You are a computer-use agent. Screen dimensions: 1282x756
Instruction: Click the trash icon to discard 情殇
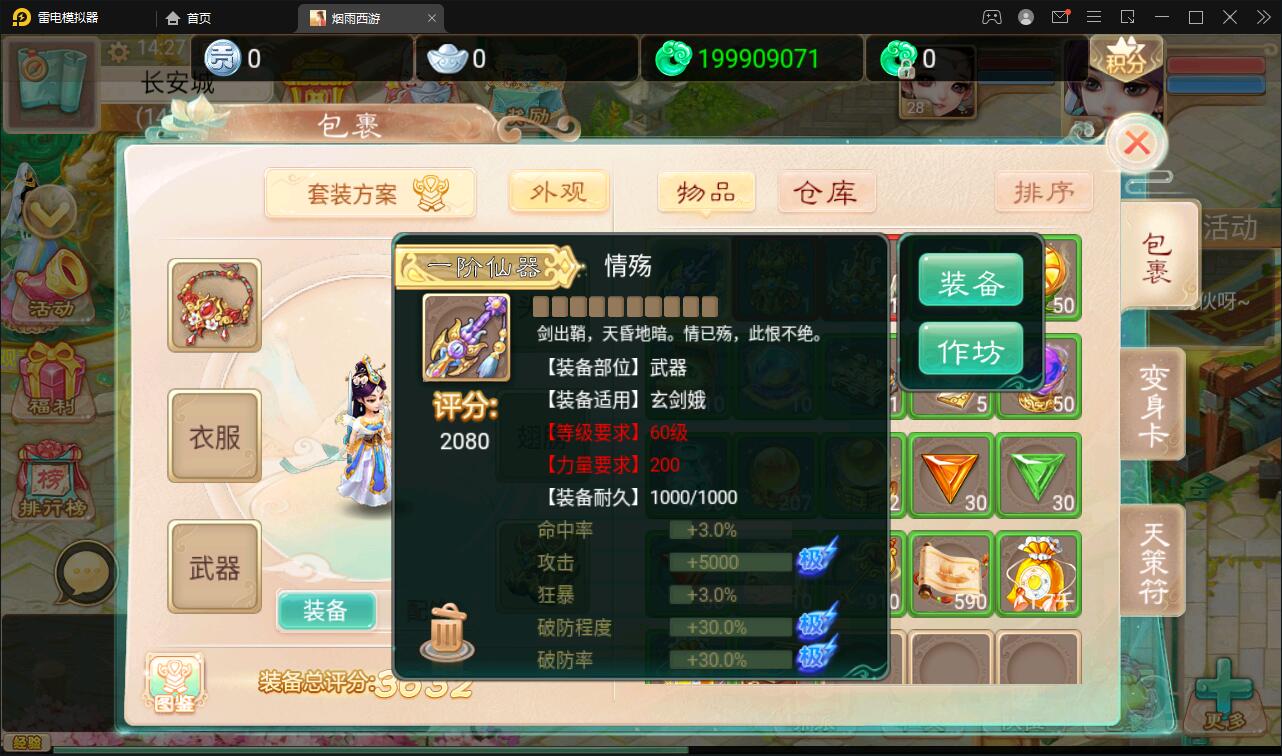pyautogui.click(x=446, y=630)
